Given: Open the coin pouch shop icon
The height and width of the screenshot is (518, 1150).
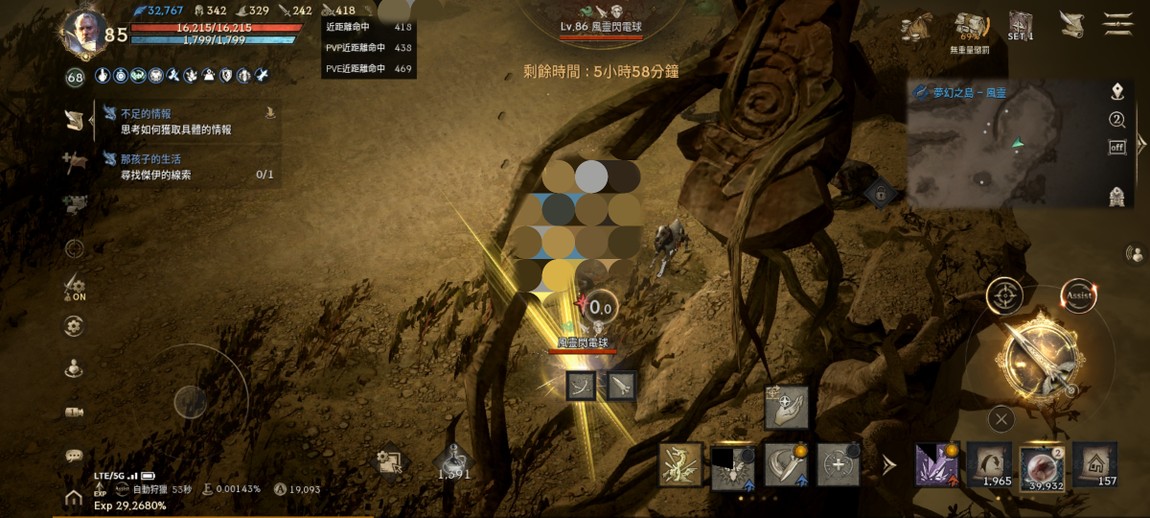Looking at the screenshot, I should [916, 27].
